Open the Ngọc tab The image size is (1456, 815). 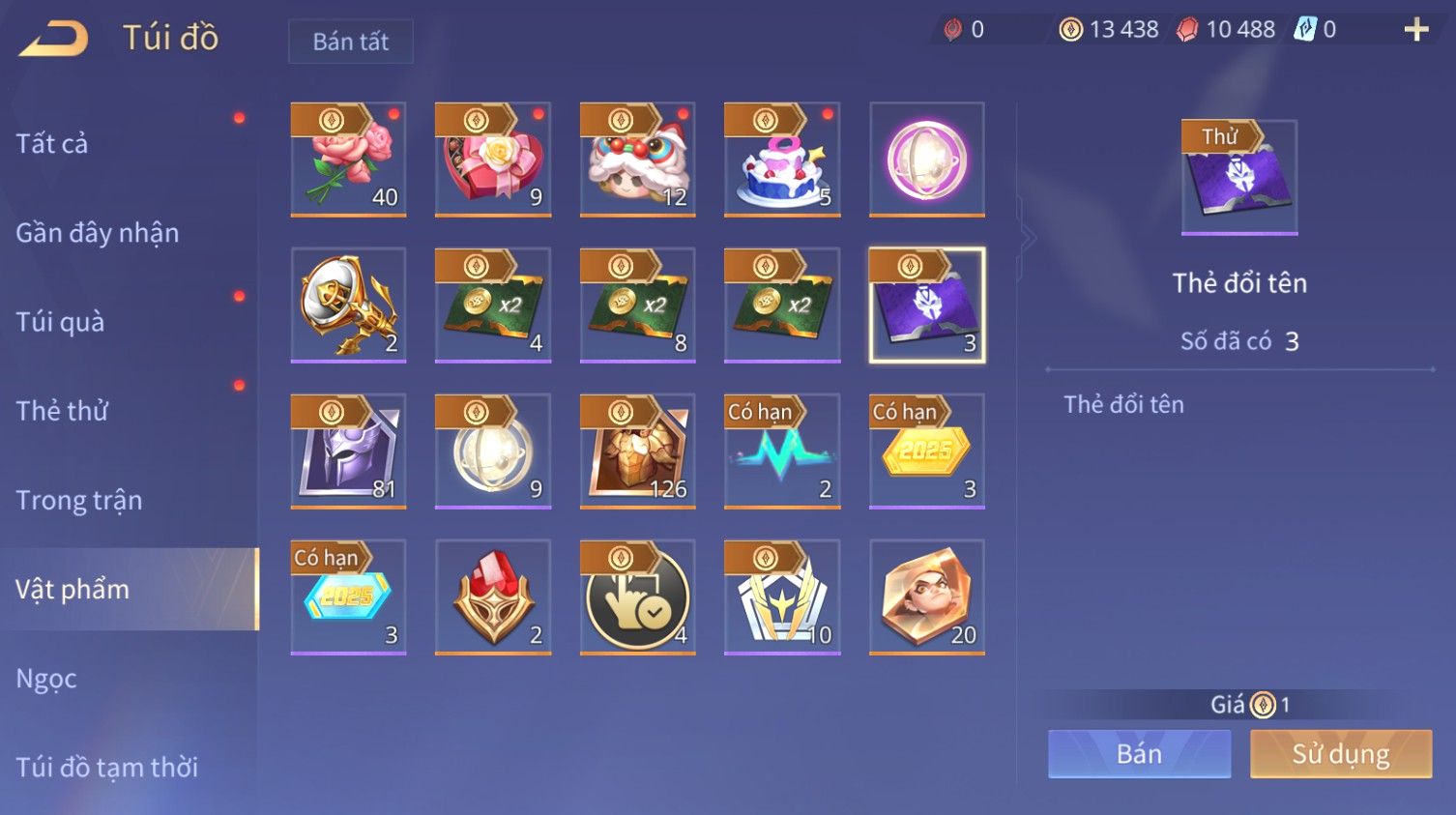click(46, 679)
